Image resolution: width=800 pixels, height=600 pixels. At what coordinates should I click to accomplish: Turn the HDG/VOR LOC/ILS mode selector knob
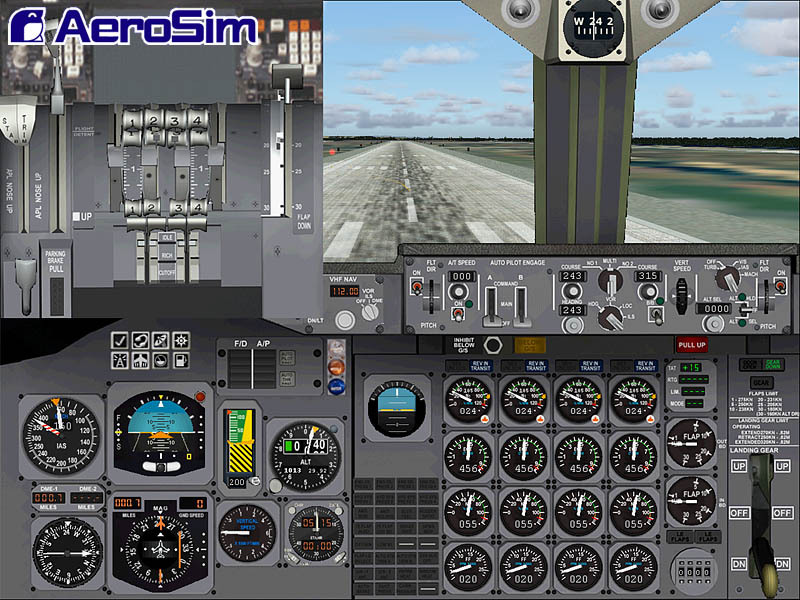[610, 318]
